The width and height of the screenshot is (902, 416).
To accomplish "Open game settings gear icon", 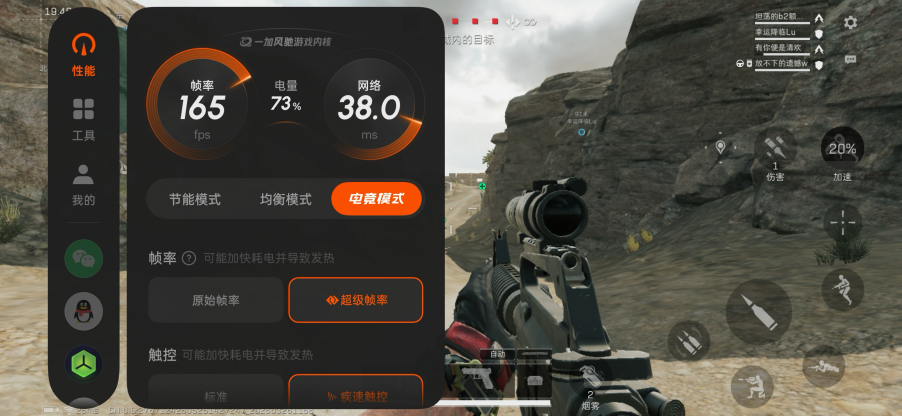I will coord(850,22).
